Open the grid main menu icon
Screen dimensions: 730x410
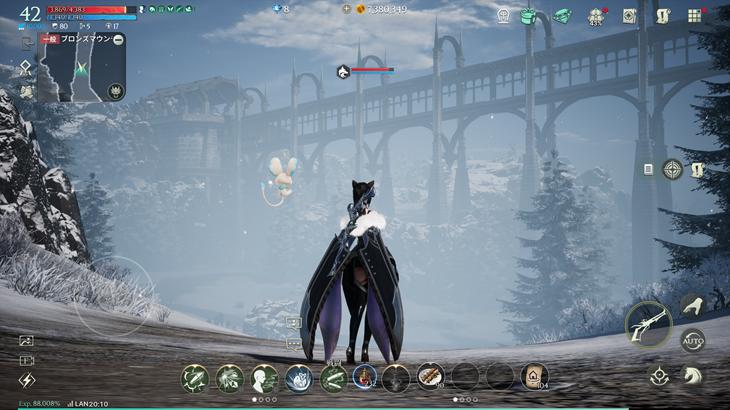694,16
